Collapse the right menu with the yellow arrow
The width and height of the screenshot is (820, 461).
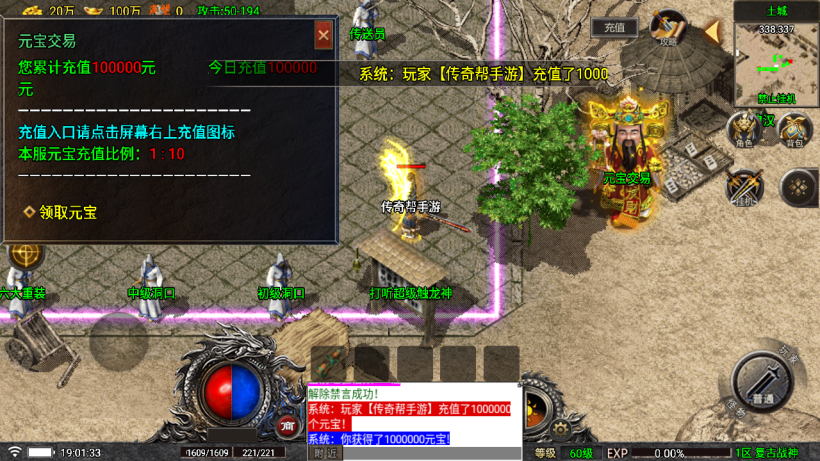click(711, 31)
